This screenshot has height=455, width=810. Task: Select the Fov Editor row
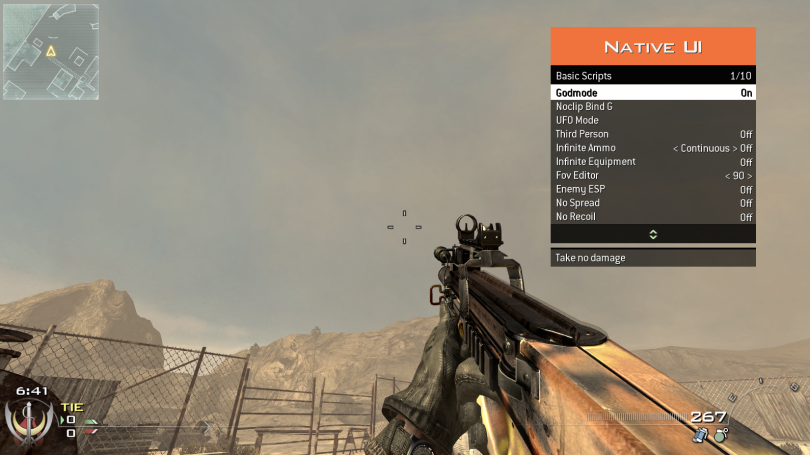click(x=653, y=176)
